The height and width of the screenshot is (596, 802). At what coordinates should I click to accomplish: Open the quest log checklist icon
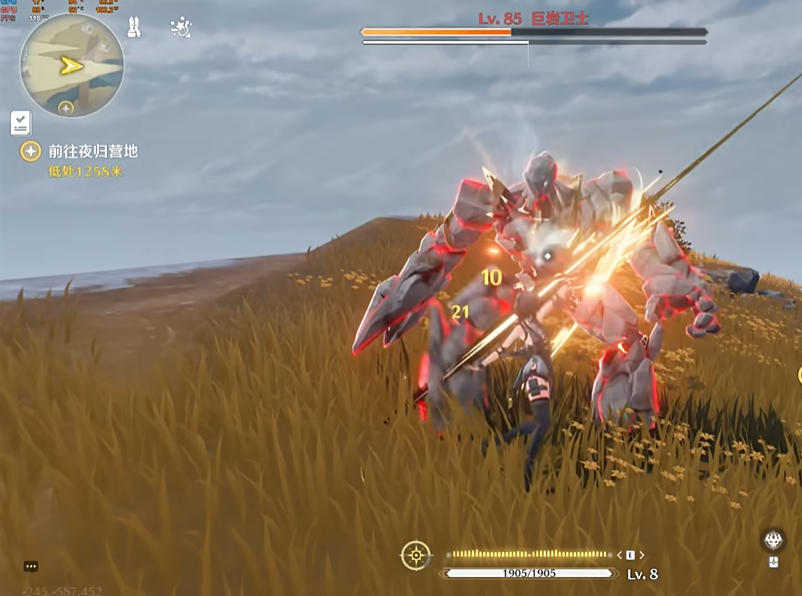(x=21, y=123)
